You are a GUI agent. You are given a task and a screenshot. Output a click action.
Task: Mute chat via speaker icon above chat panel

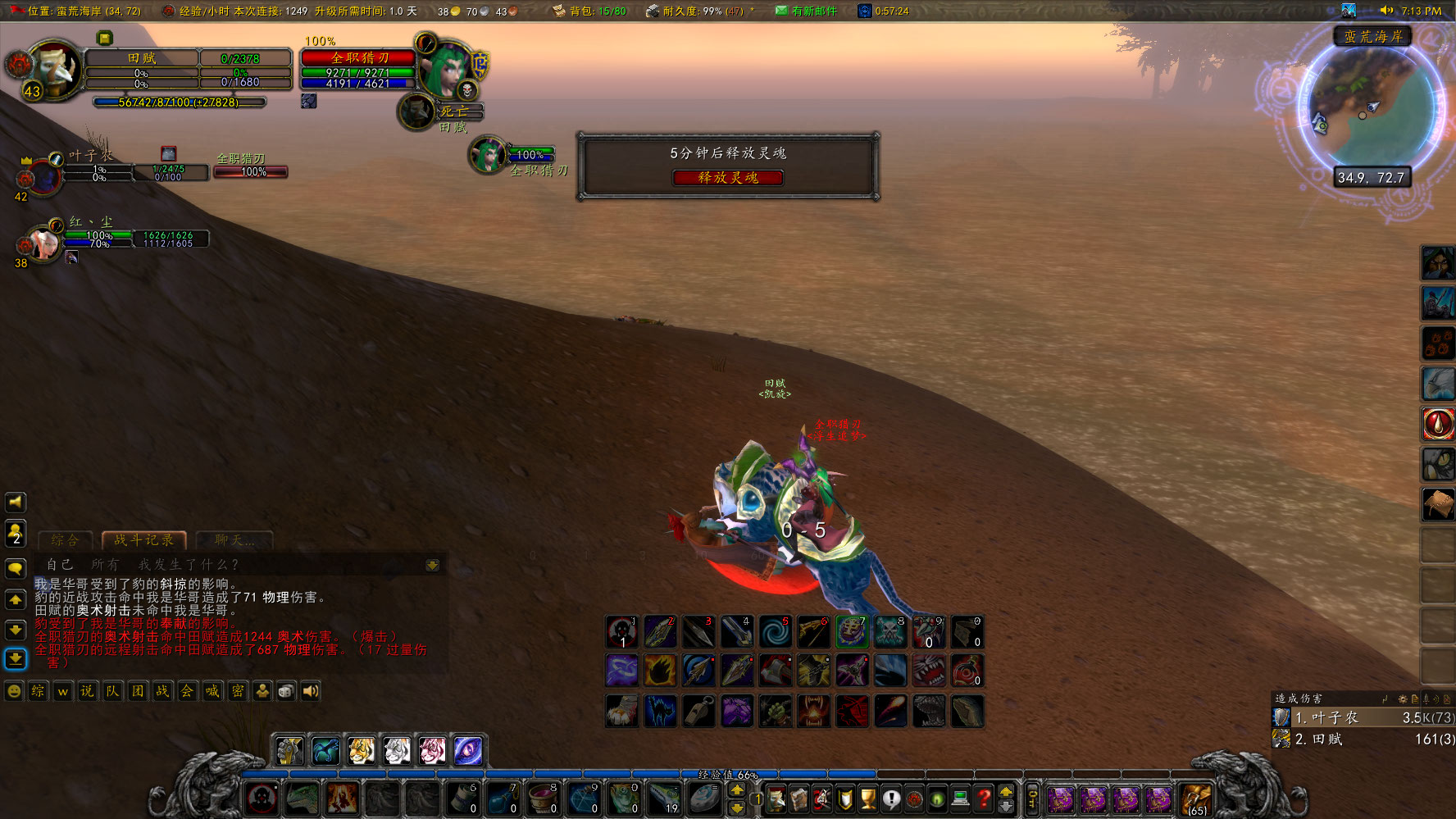pyautogui.click(x=16, y=503)
